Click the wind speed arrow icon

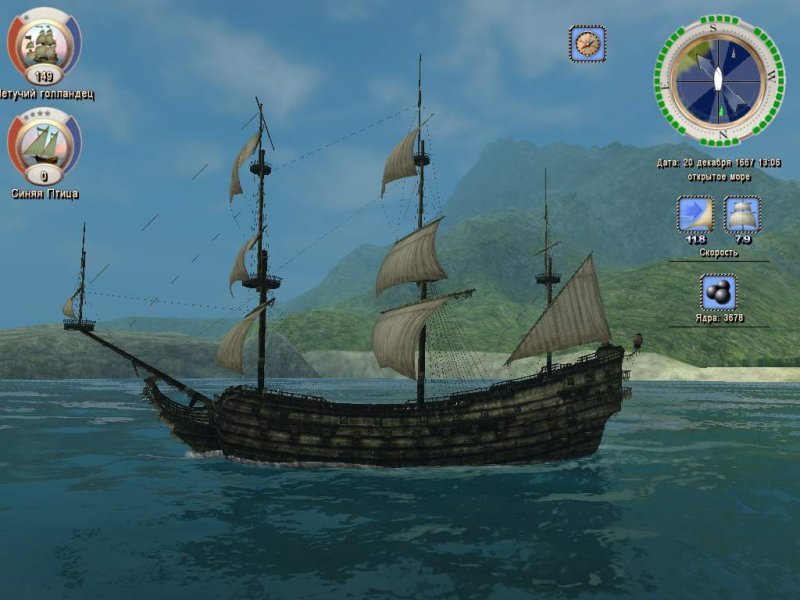(x=694, y=215)
